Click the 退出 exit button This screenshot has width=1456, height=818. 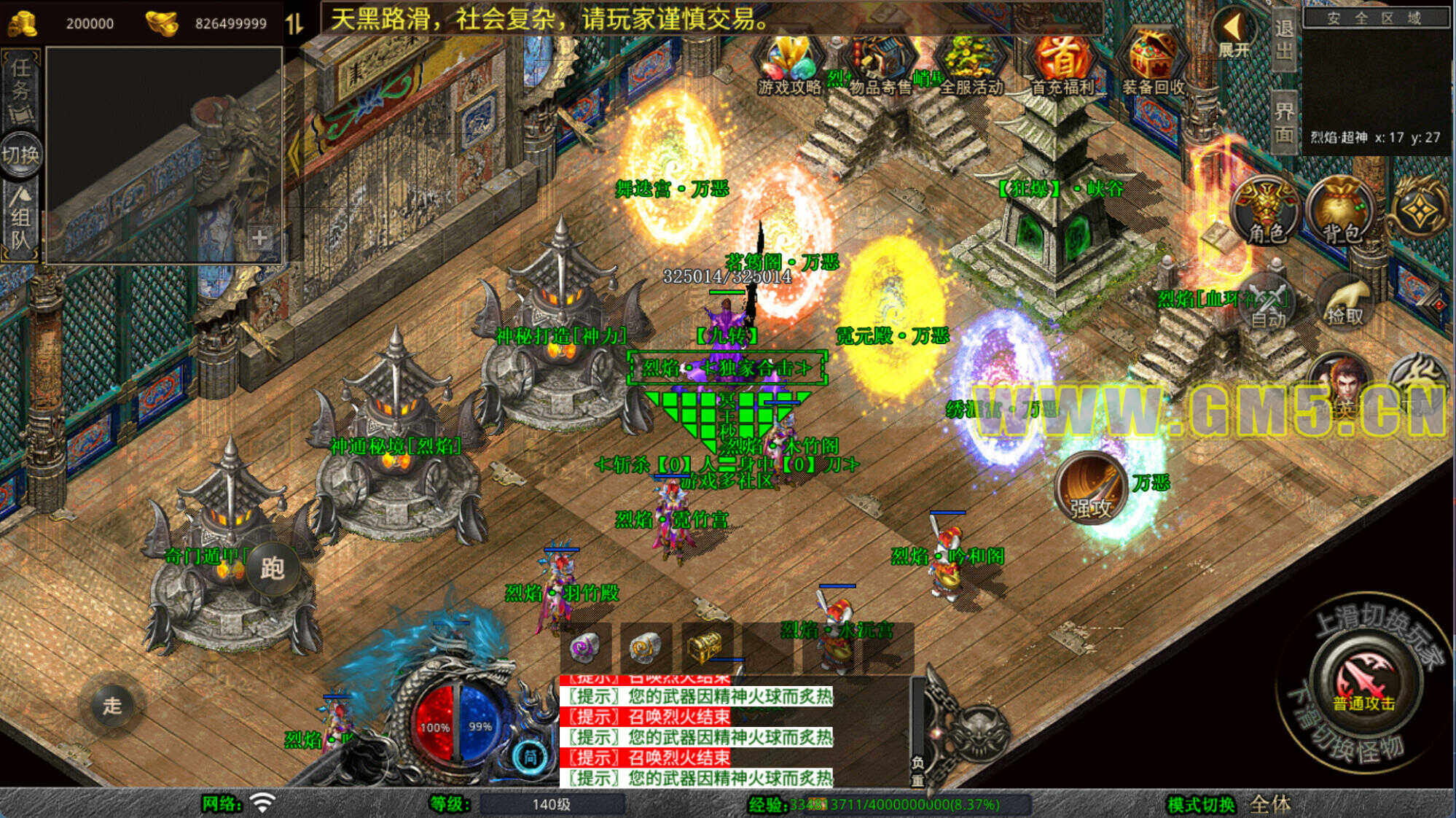click(1284, 40)
